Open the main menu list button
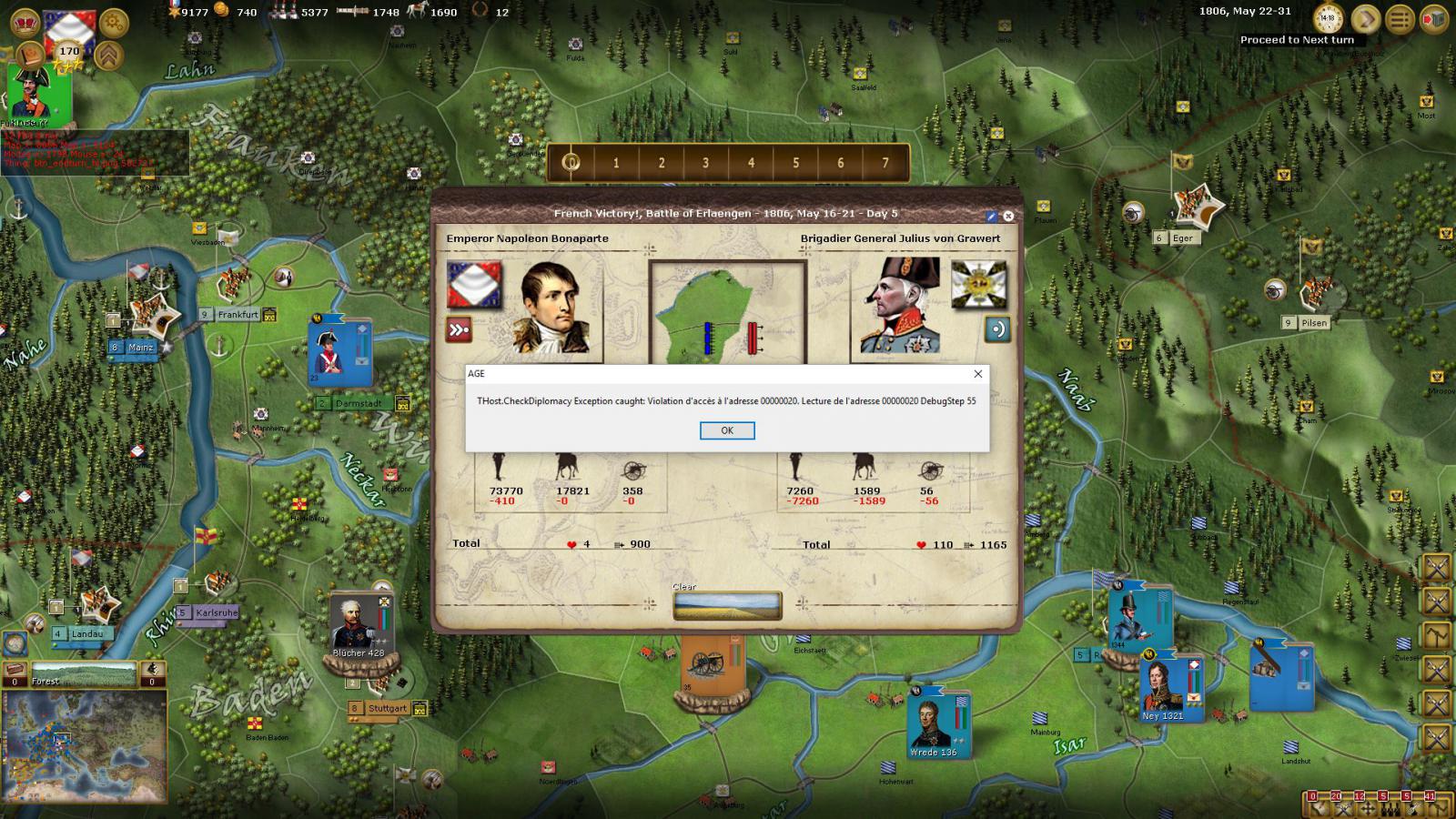Image resolution: width=1456 pixels, height=819 pixels. click(1400, 18)
